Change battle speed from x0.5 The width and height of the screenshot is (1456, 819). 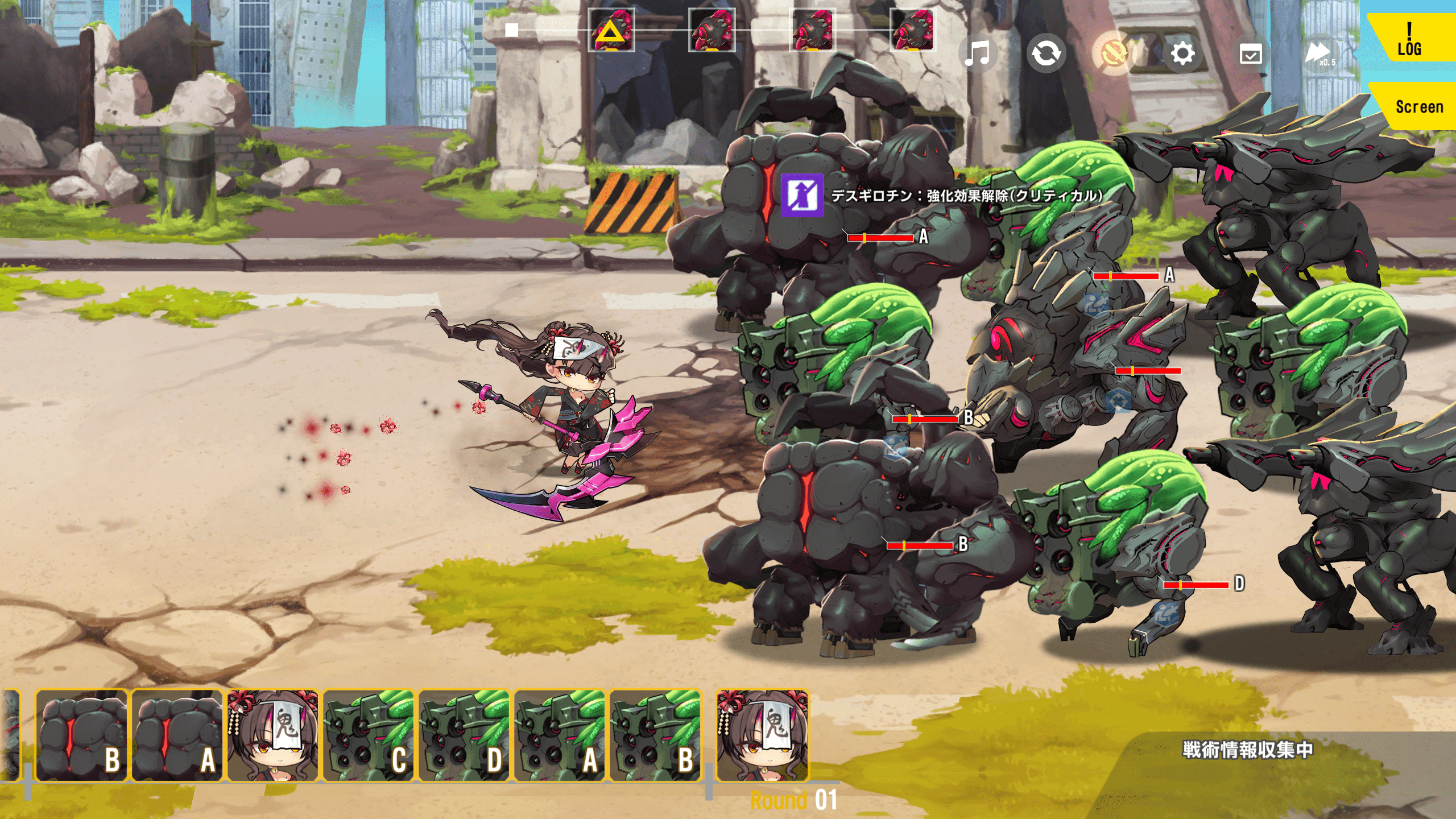click(x=1319, y=55)
